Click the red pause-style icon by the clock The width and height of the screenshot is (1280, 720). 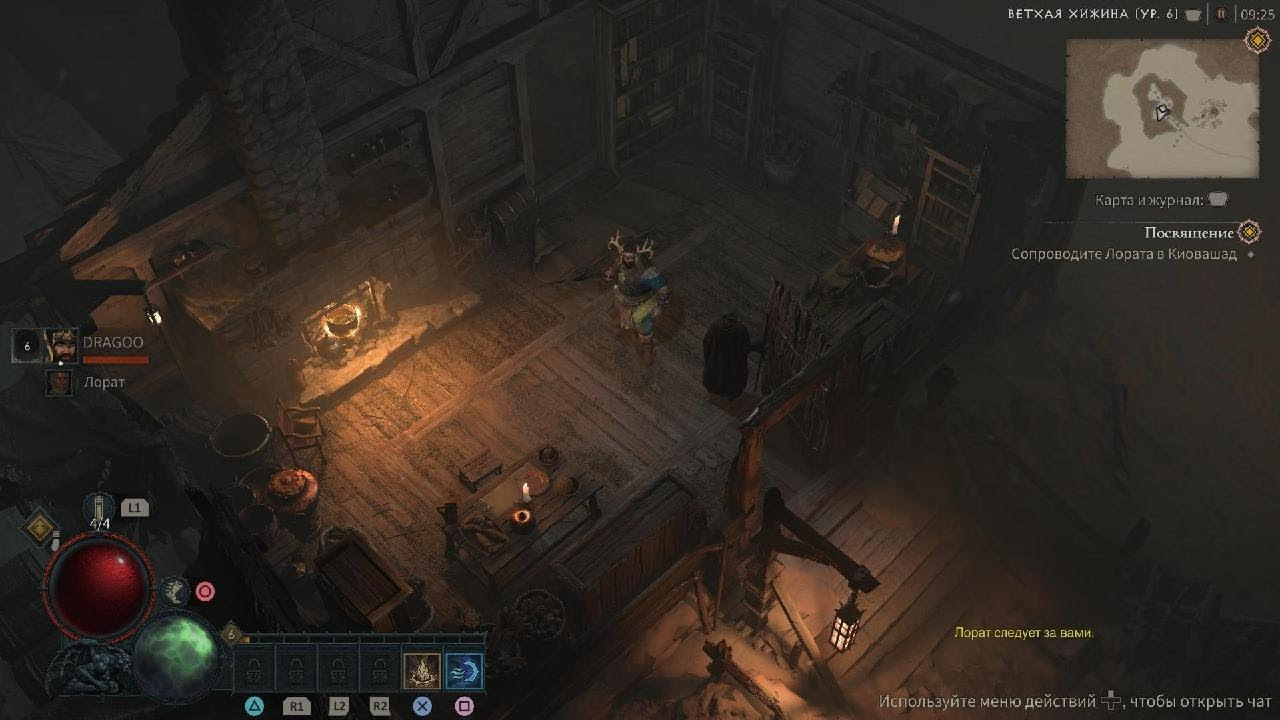(1221, 14)
